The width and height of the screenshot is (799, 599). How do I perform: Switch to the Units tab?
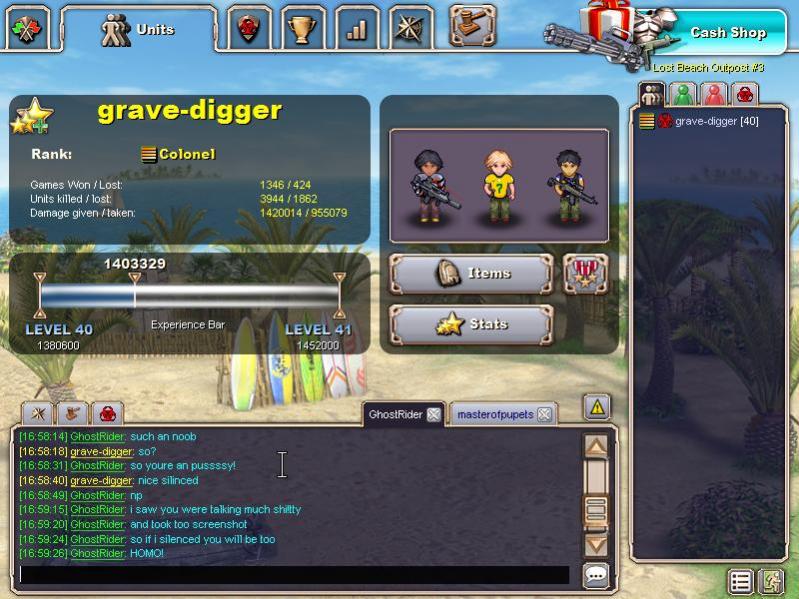pyautogui.click(x=138, y=30)
